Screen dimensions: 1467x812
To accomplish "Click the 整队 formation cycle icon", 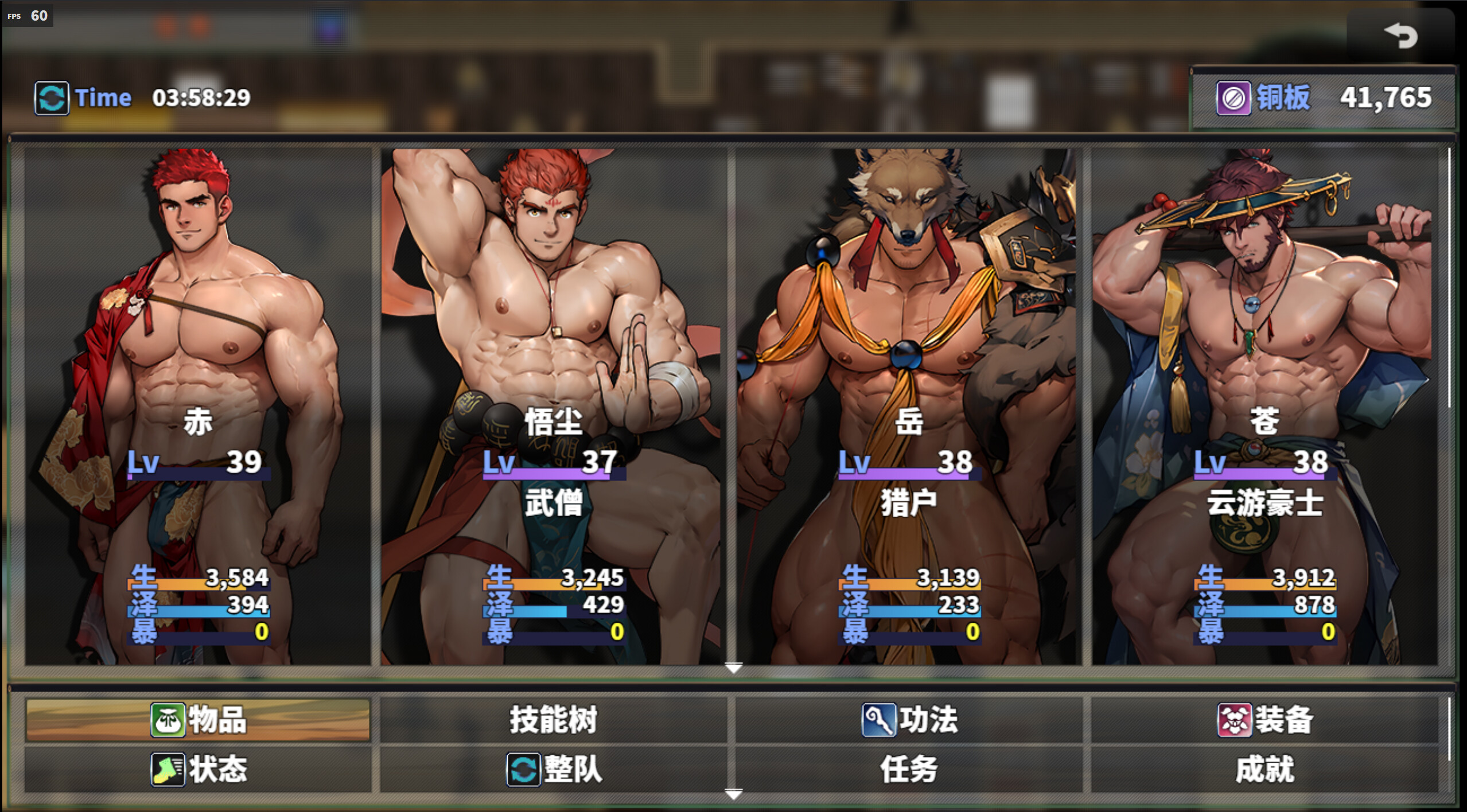I will click(x=524, y=771).
